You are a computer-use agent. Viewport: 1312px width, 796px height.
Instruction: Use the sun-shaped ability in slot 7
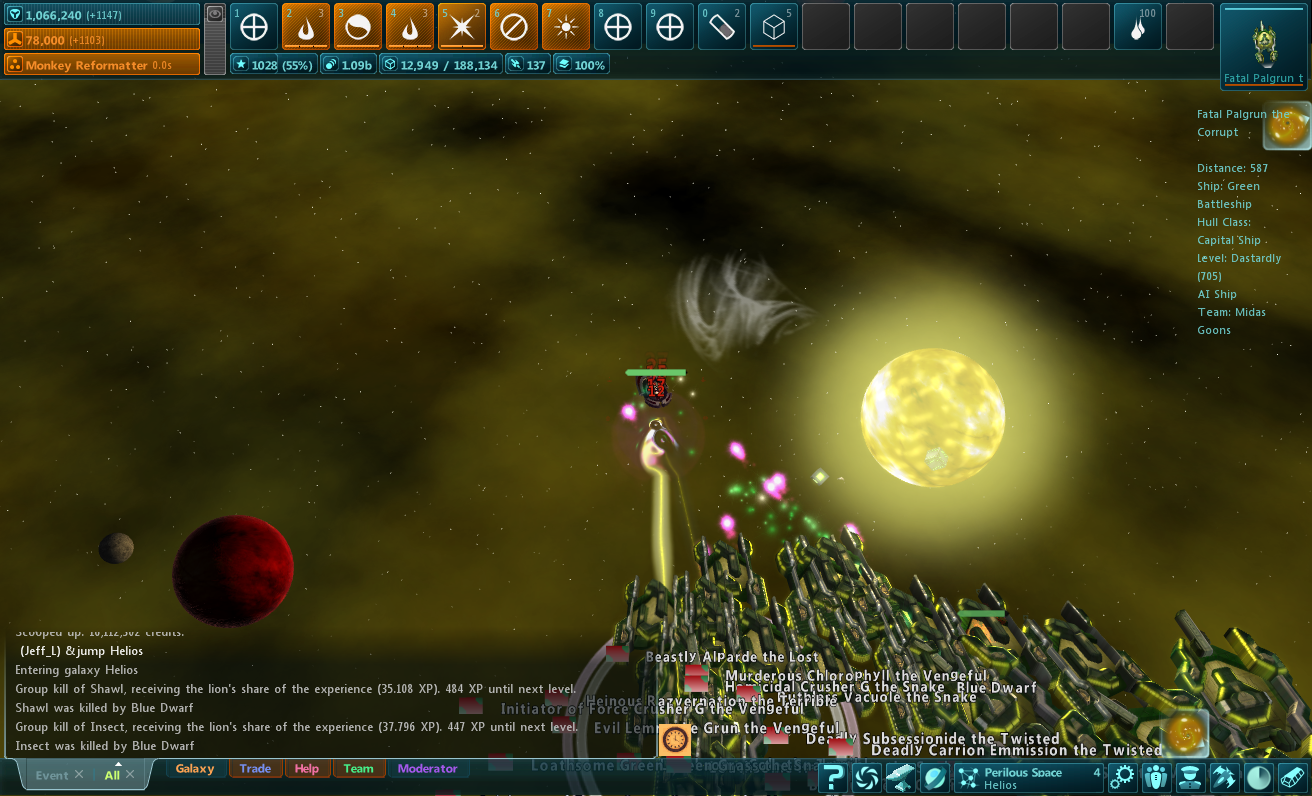point(566,27)
